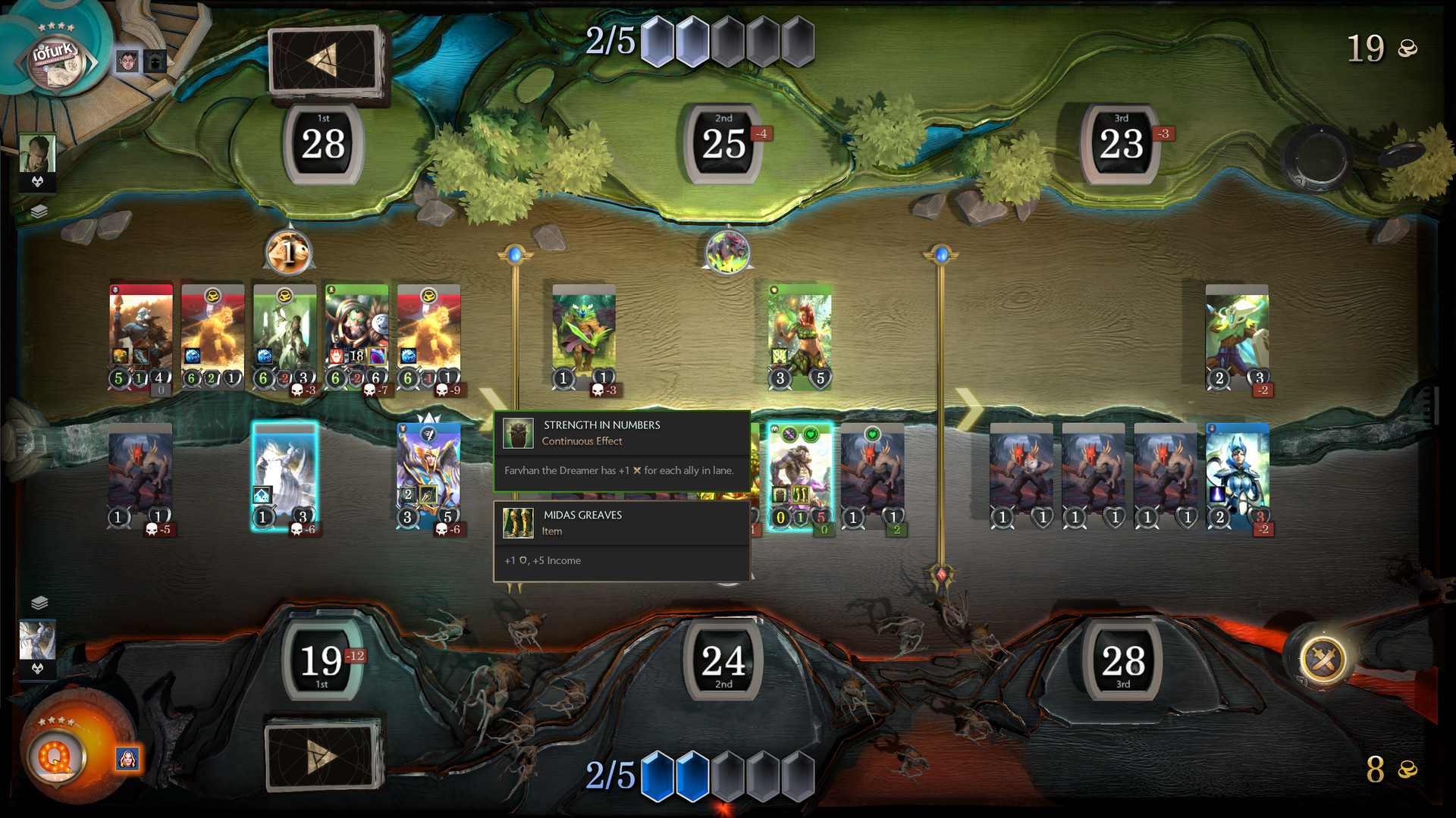
Task: Click the opponent's coin icon beside 19
Action: (1407, 48)
